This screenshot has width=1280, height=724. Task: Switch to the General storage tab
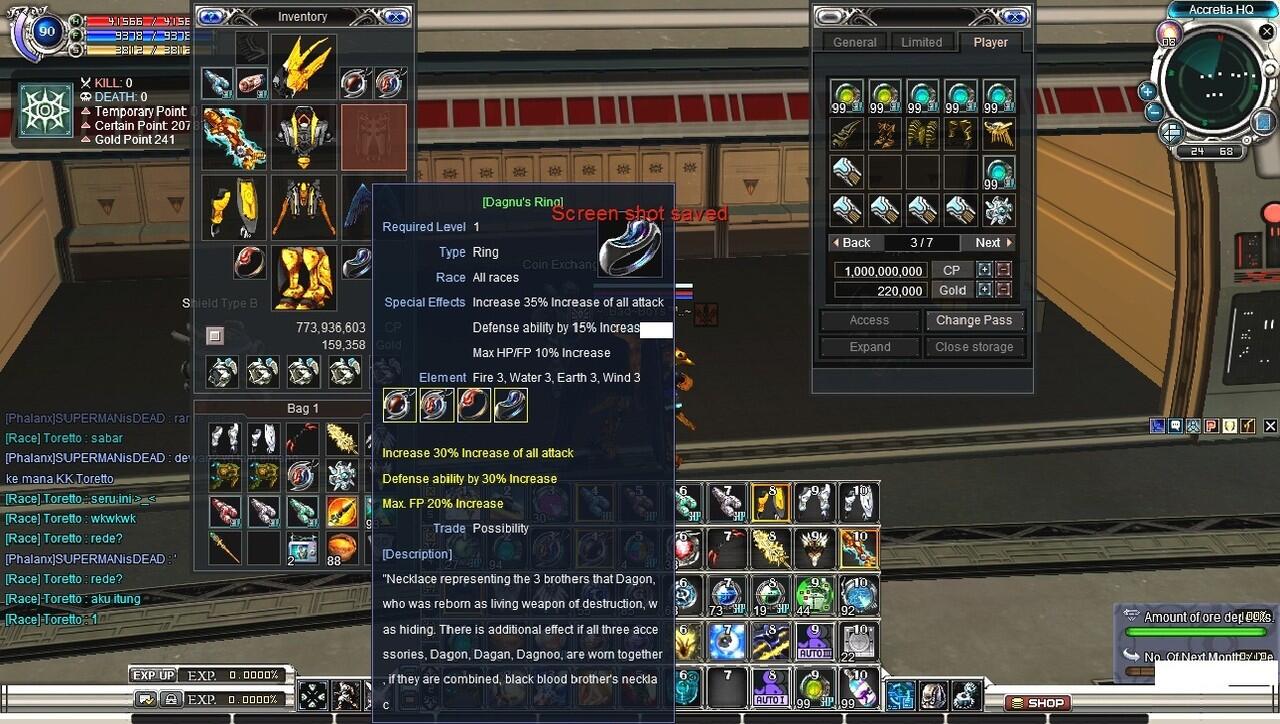pyautogui.click(x=855, y=42)
